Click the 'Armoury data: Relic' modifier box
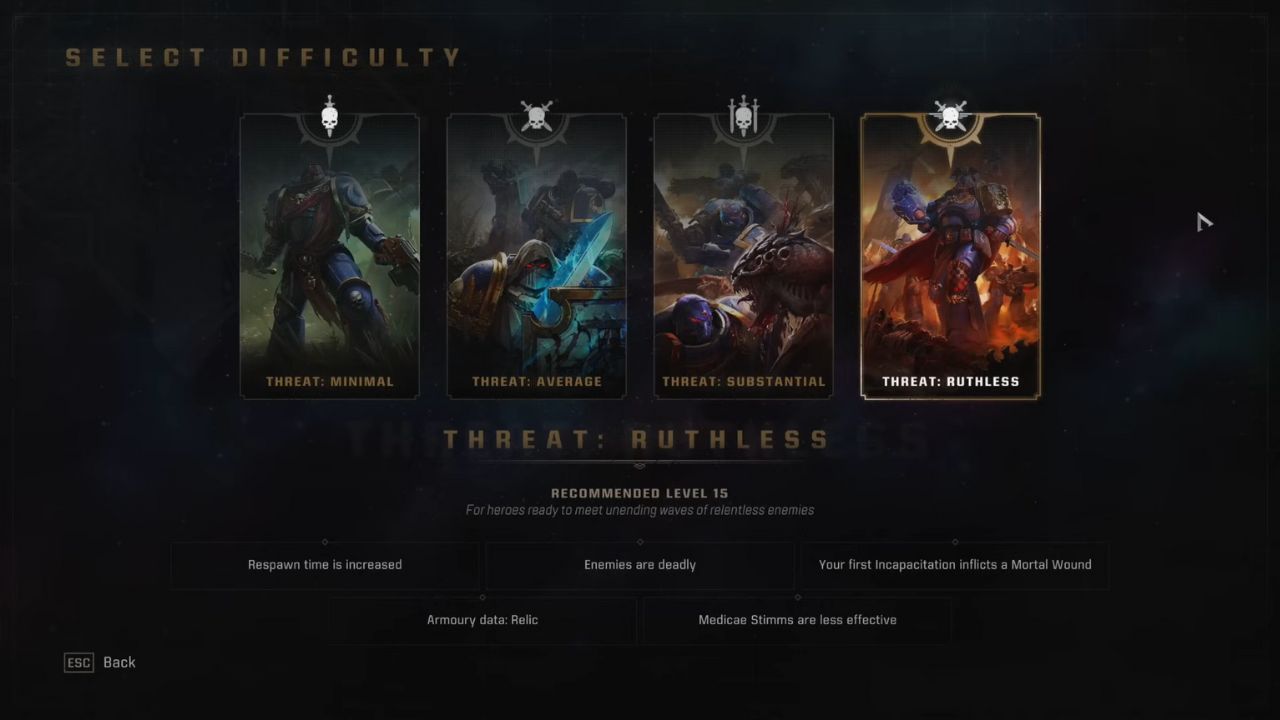Viewport: 1280px width, 720px height. coord(482,620)
